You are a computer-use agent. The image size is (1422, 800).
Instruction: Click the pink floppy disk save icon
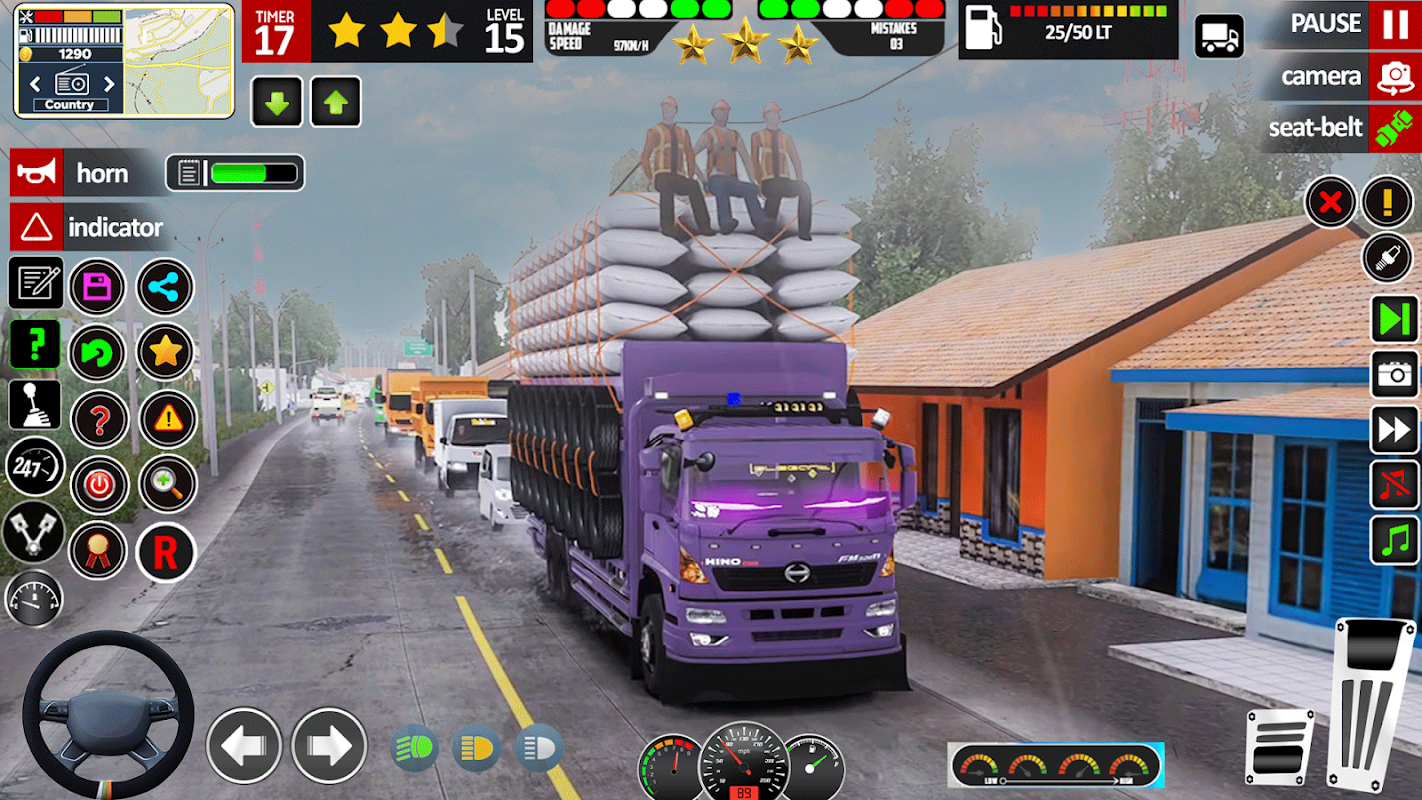[98, 288]
